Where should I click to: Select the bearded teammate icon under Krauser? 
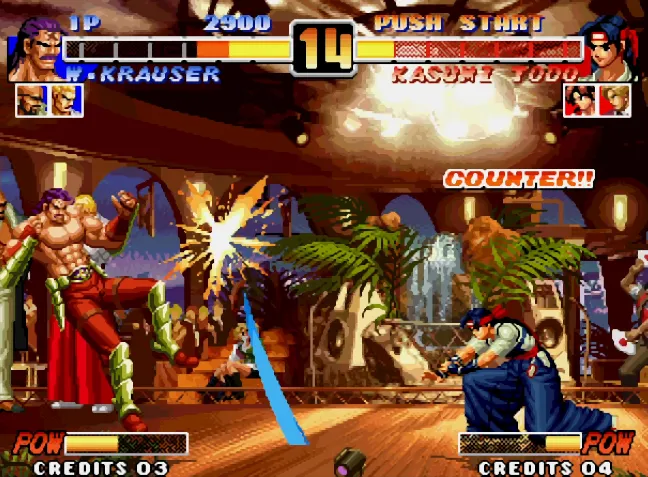point(31,100)
